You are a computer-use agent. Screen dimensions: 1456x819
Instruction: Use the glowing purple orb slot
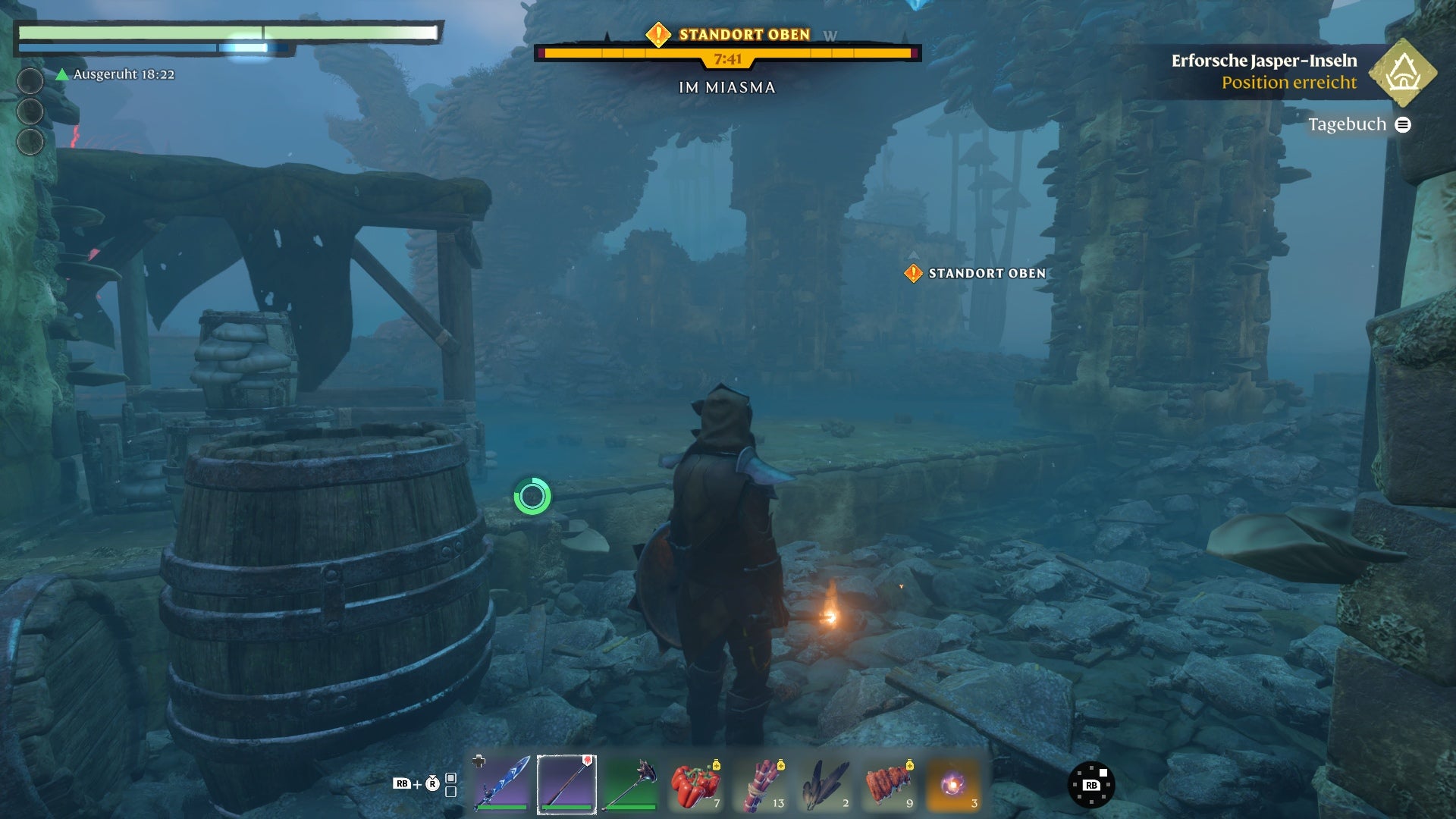(x=954, y=784)
